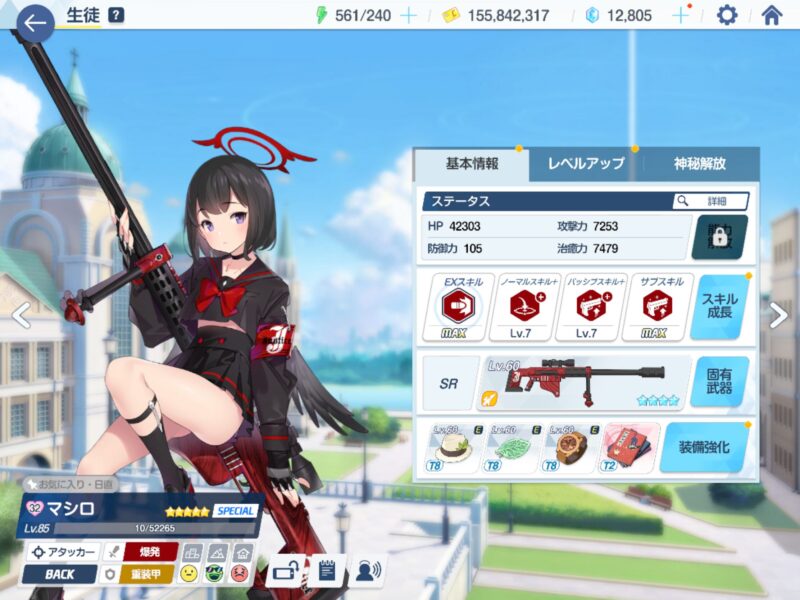Image resolution: width=800 pixels, height=600 pixels.
Task: View the next student with right arrow
Action: pos(779,315)
